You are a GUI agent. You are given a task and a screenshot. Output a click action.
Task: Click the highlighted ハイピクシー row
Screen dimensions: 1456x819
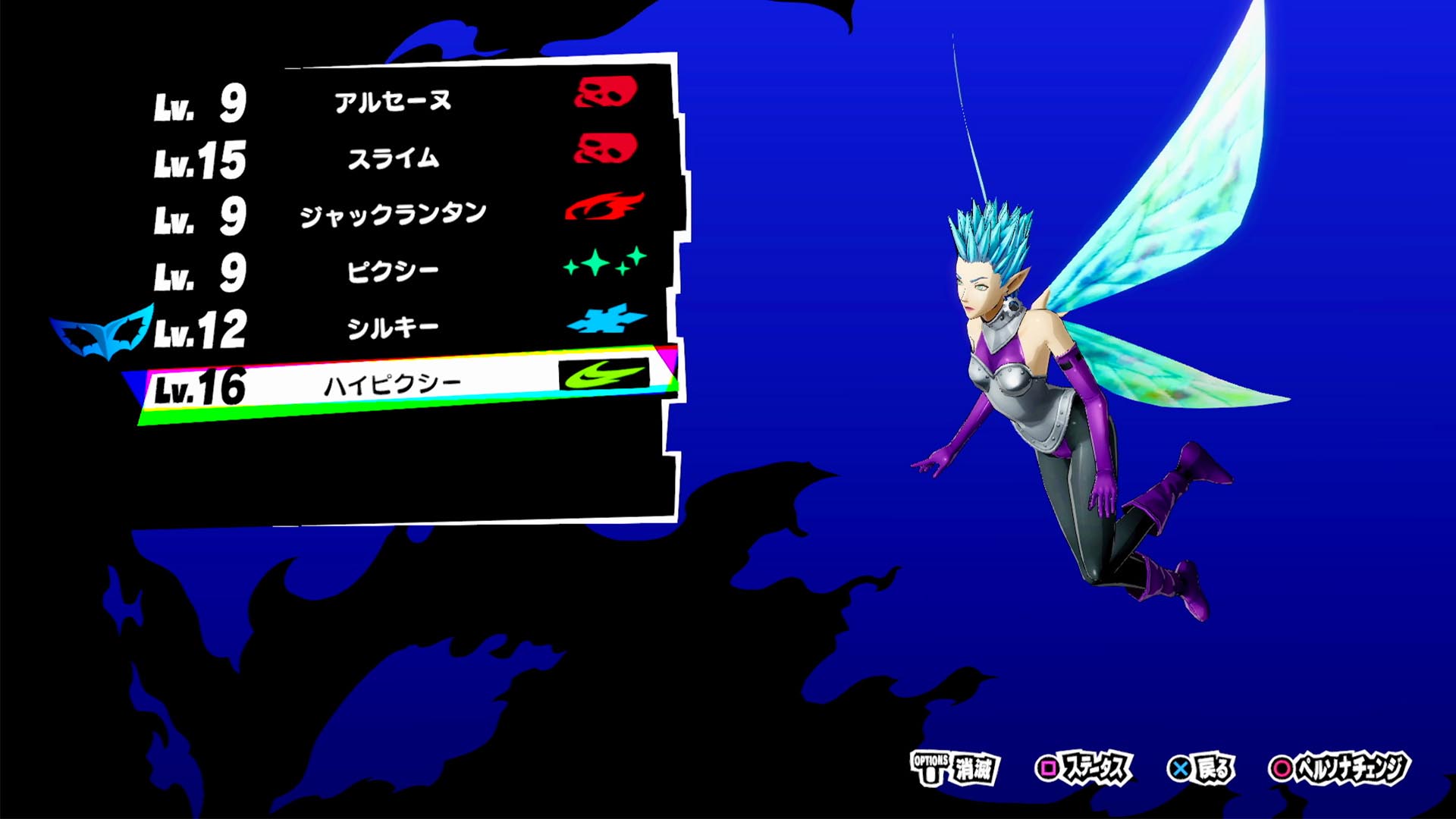click(x=393, y=385)
